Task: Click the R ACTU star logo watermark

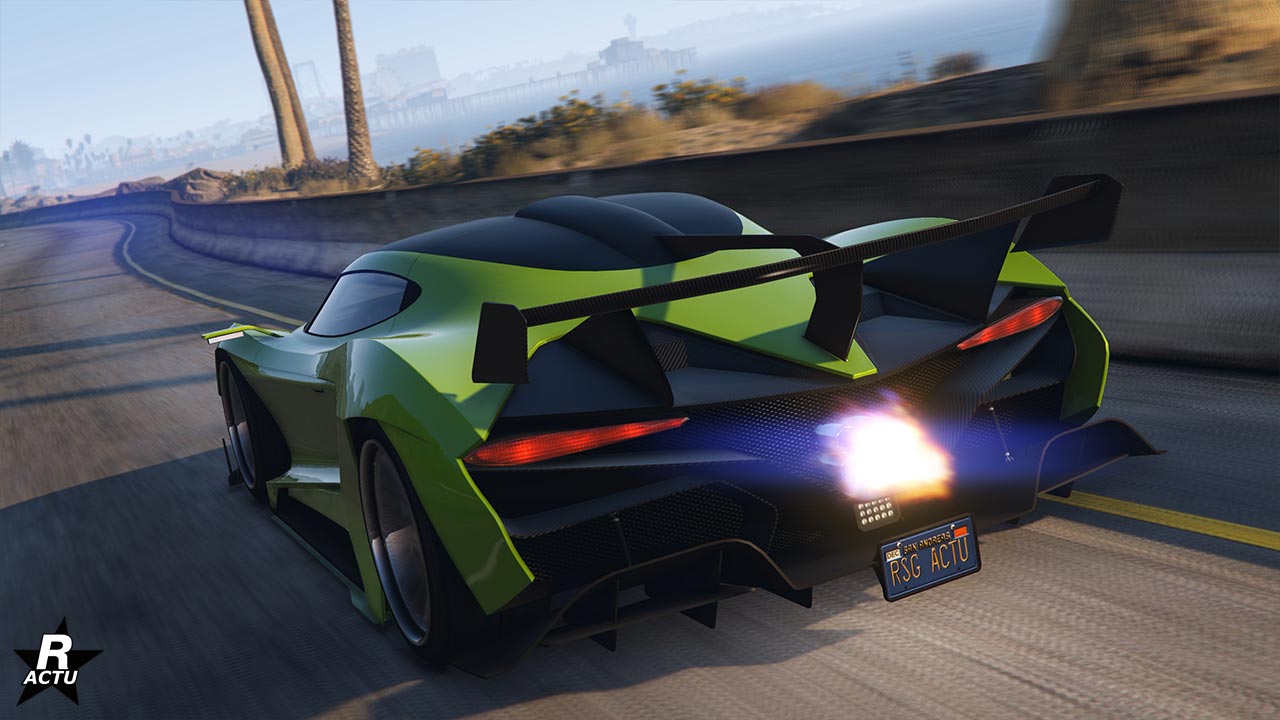Action: (57, 661)
